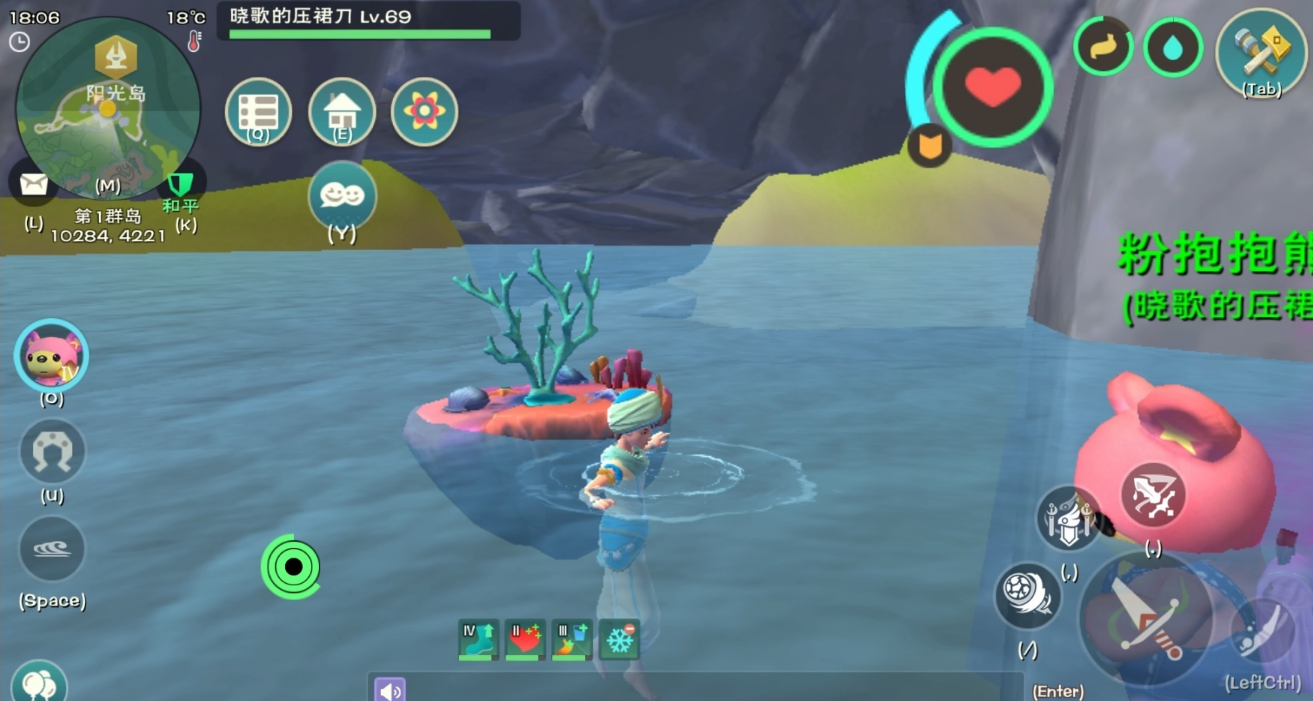This screenshot has width=1313, height=701.
Task: Activate the crossed-out sword skill
Action: coord(1153,496)
